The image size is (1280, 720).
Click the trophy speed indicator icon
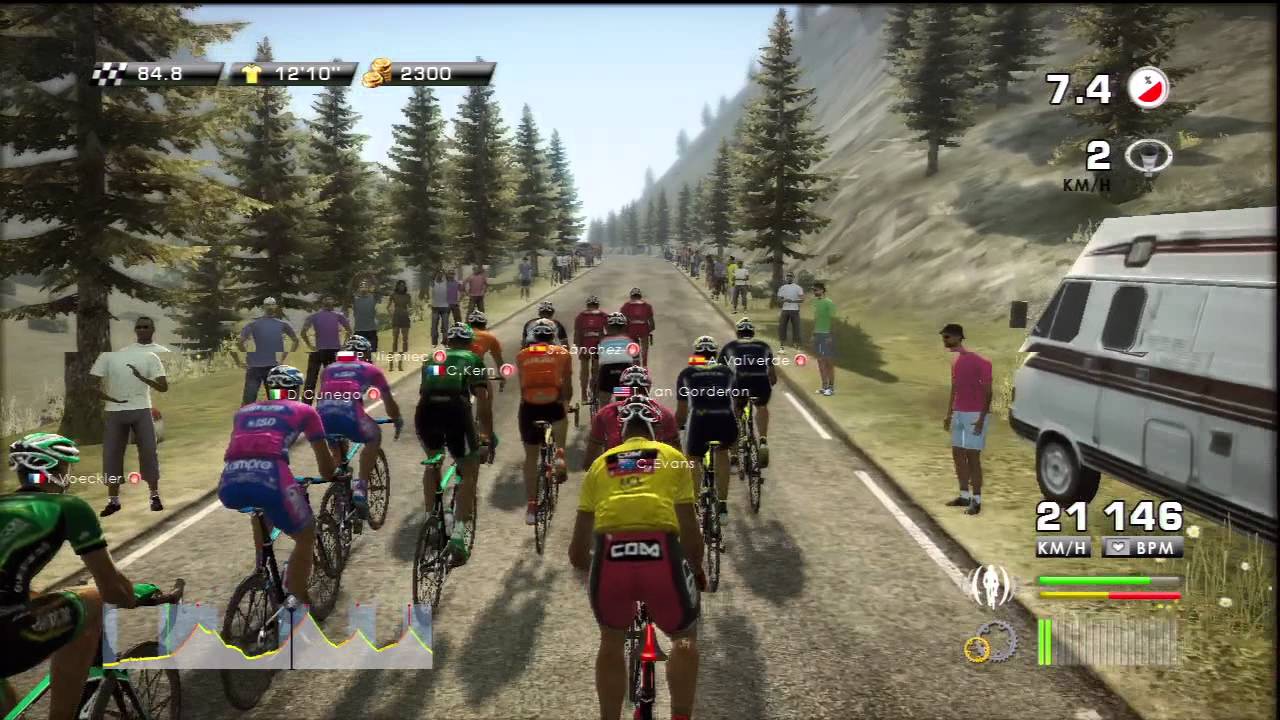click(1147, 158)
